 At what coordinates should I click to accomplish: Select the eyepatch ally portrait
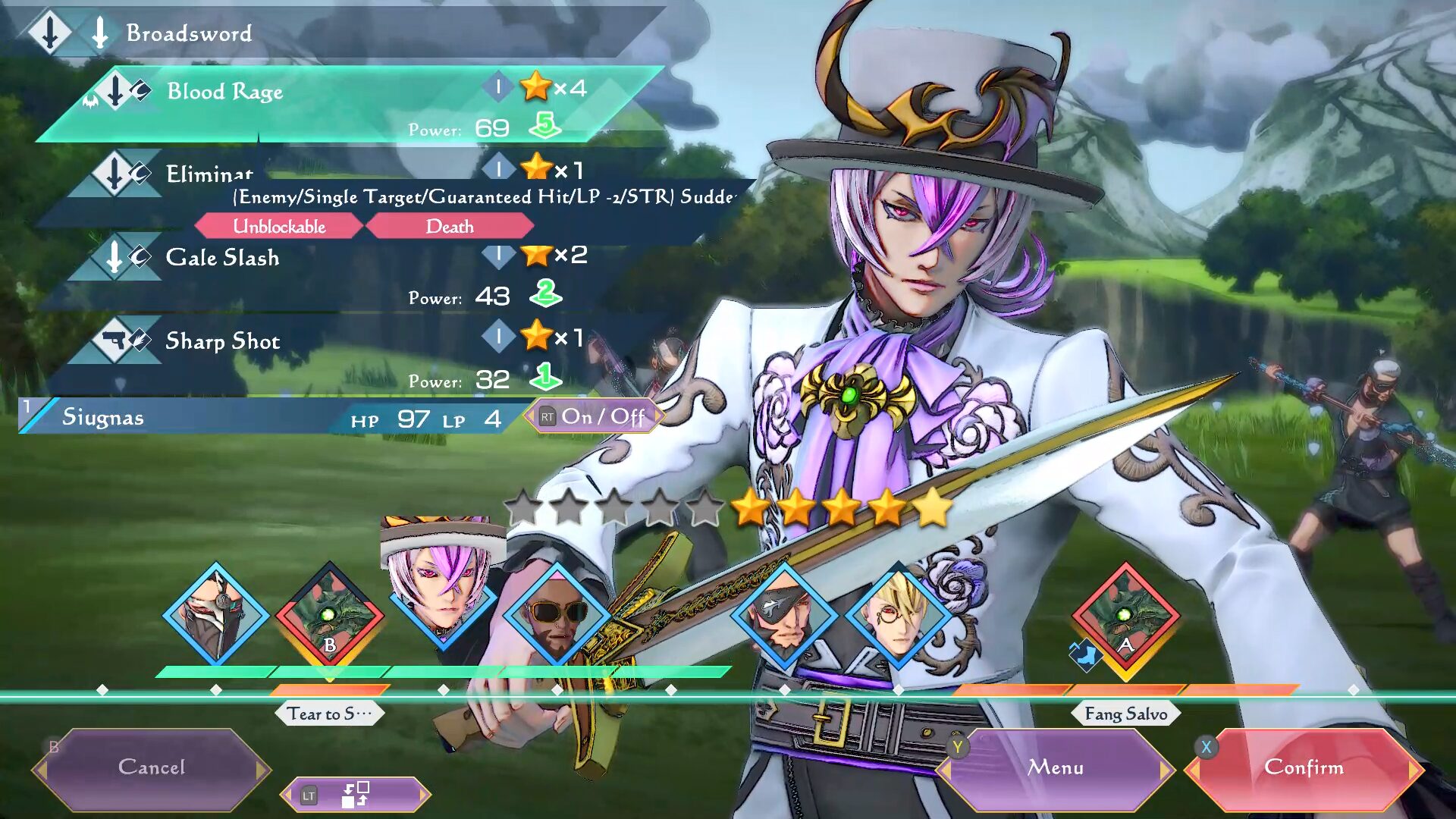click(784, 614)
